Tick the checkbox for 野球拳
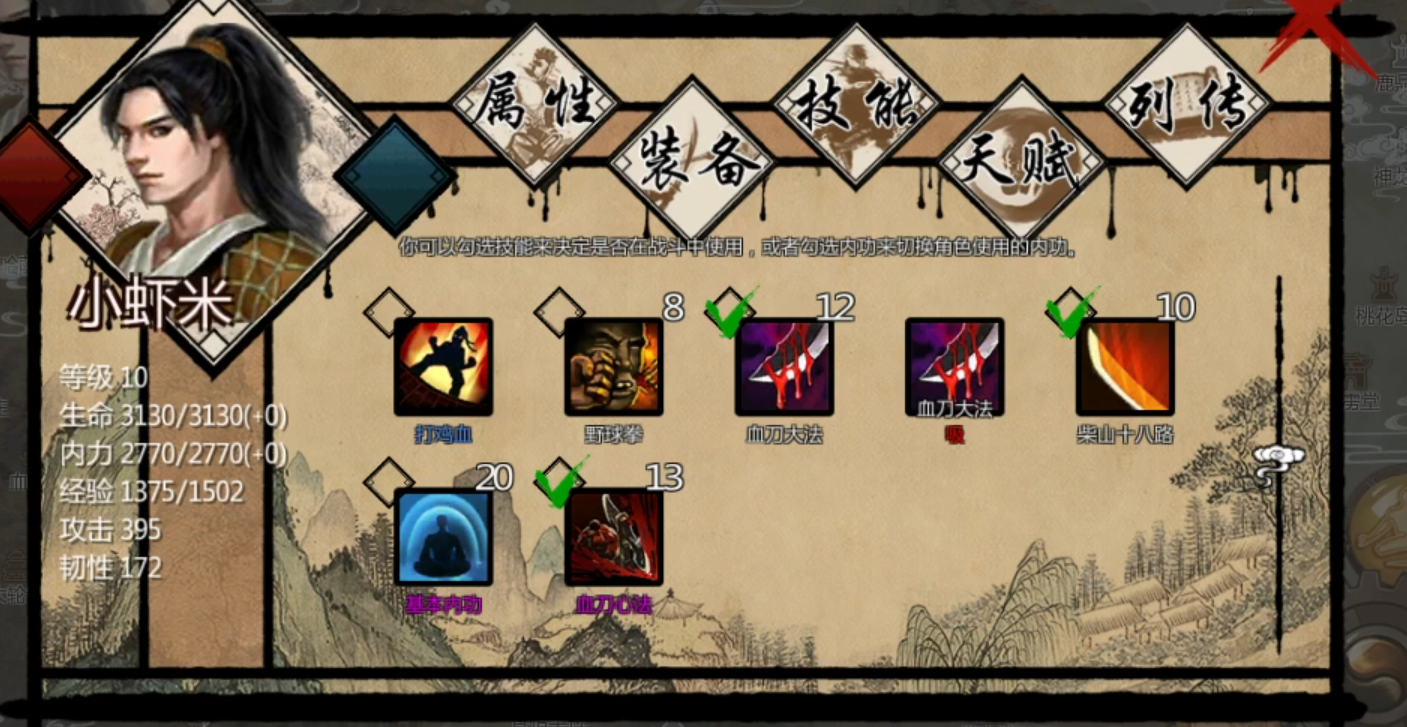Viewport: 1407px width, 727px height. click(559, 312)
